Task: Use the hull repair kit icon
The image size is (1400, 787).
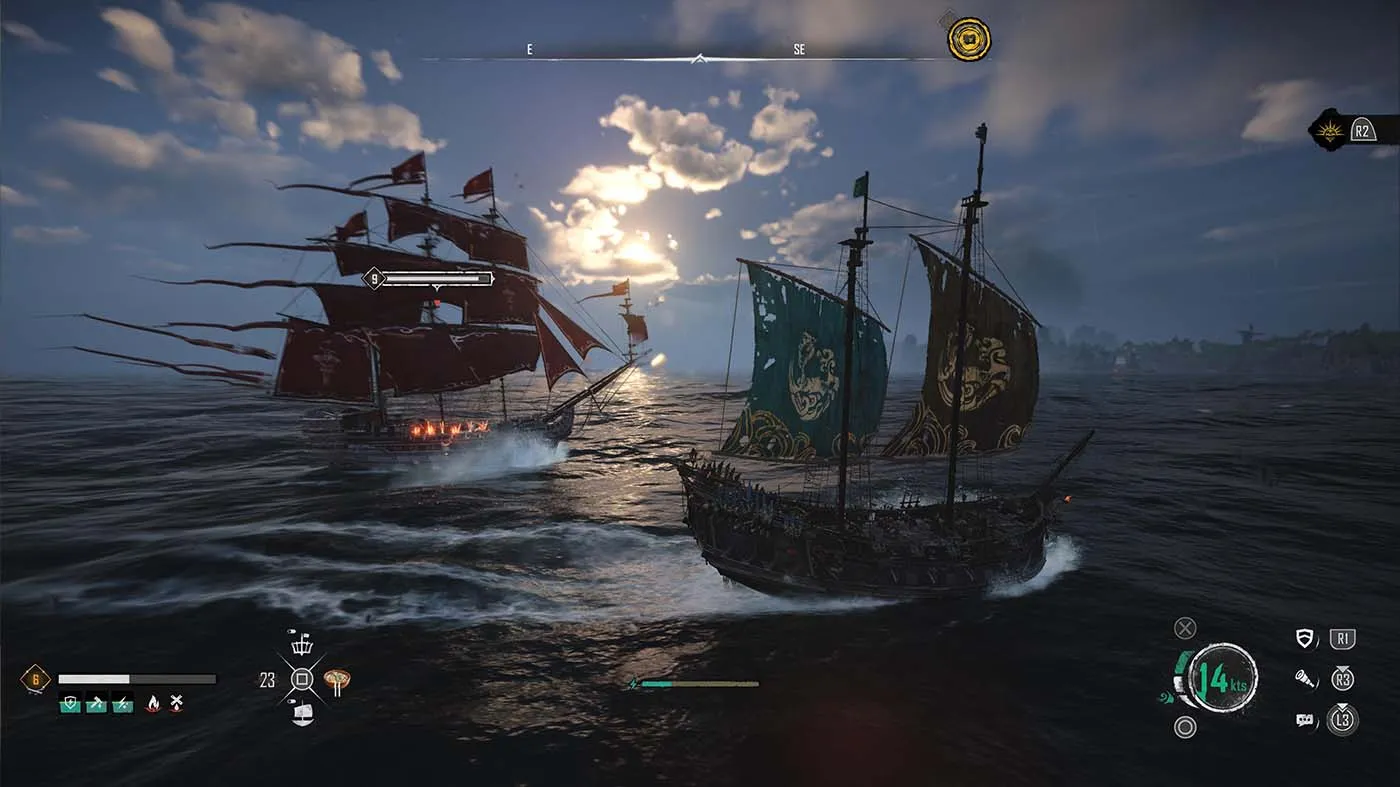Action: coord(96,703)
